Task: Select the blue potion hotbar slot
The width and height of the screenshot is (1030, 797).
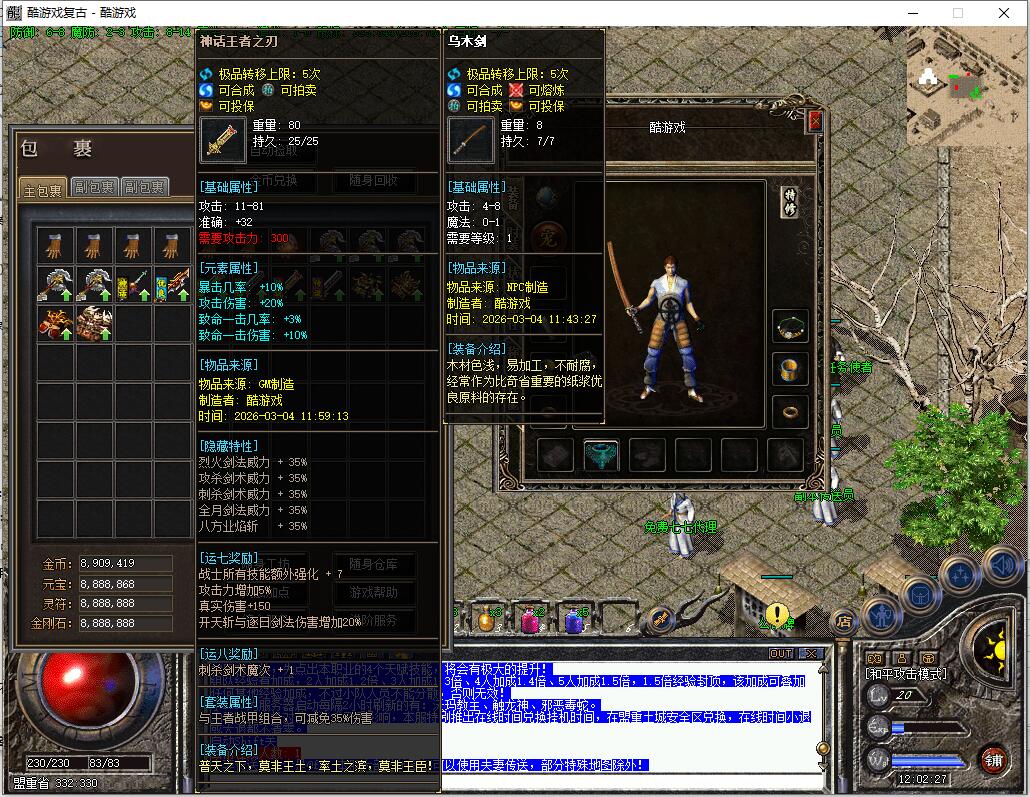Action: pyautogui.click(x=573, y=620)
